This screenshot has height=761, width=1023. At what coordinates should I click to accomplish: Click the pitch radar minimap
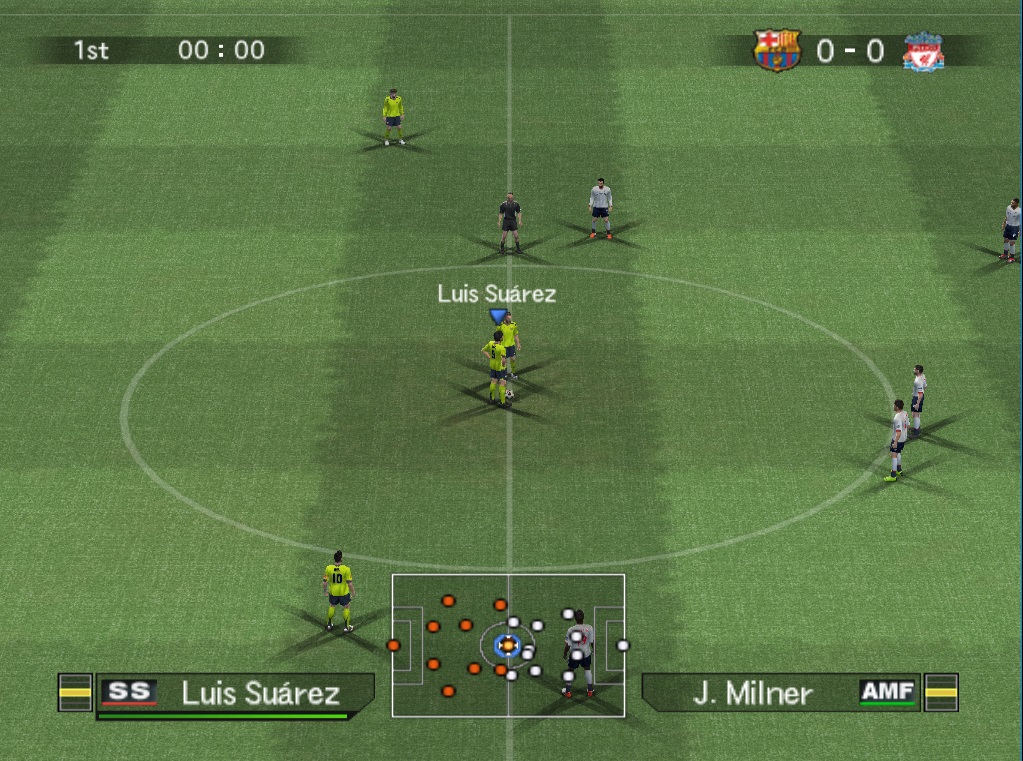tap(508, 645)
